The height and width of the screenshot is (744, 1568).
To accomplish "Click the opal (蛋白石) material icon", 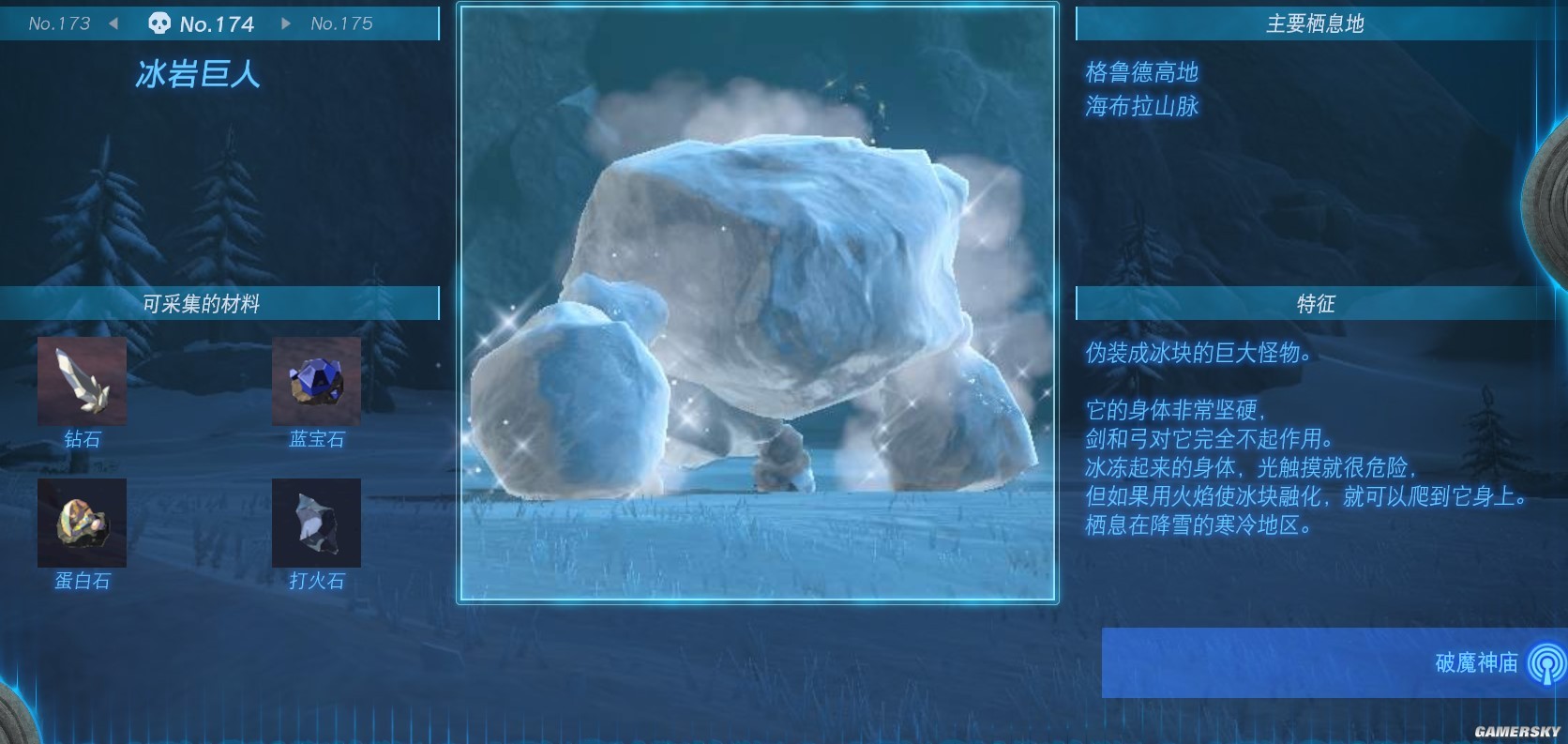I will 82,524.
